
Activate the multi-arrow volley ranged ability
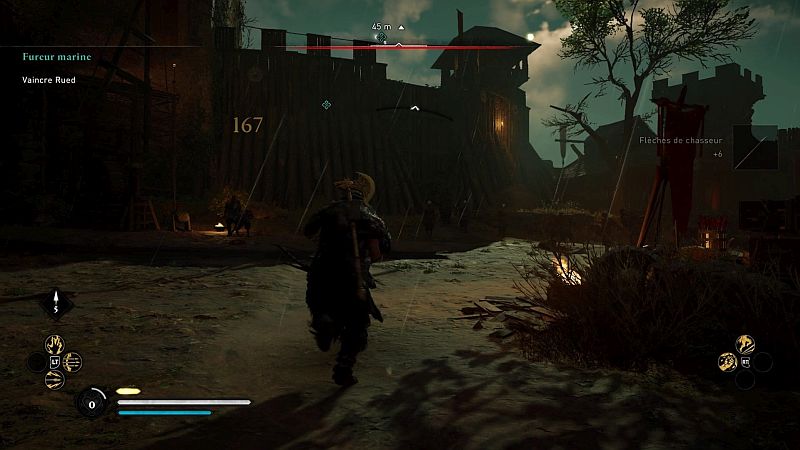coord(72,362)
